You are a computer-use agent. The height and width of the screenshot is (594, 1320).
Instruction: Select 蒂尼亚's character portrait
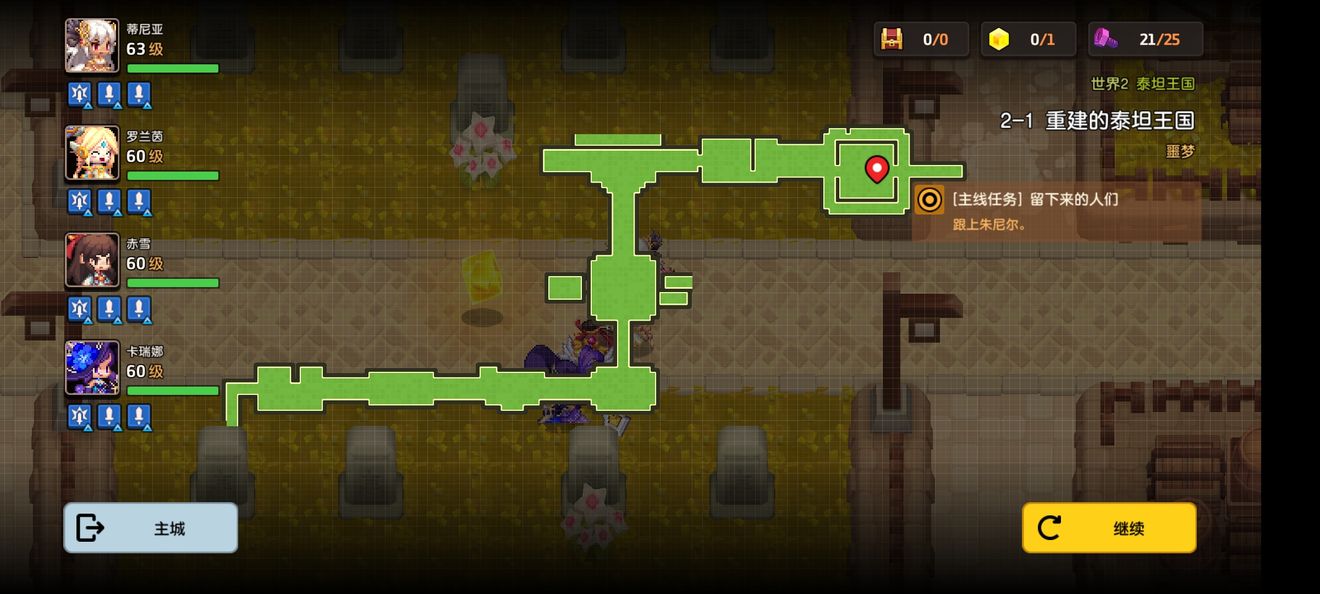(92, 46)
